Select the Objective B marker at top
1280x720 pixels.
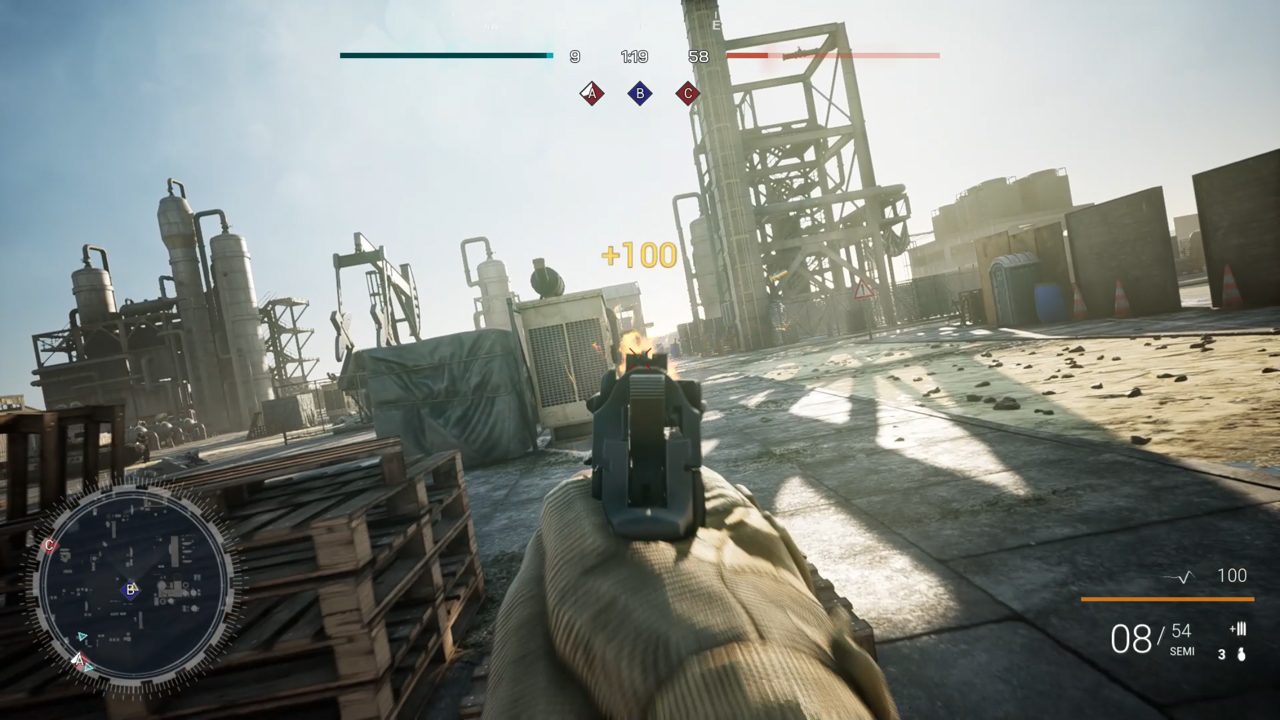(639, 93)
